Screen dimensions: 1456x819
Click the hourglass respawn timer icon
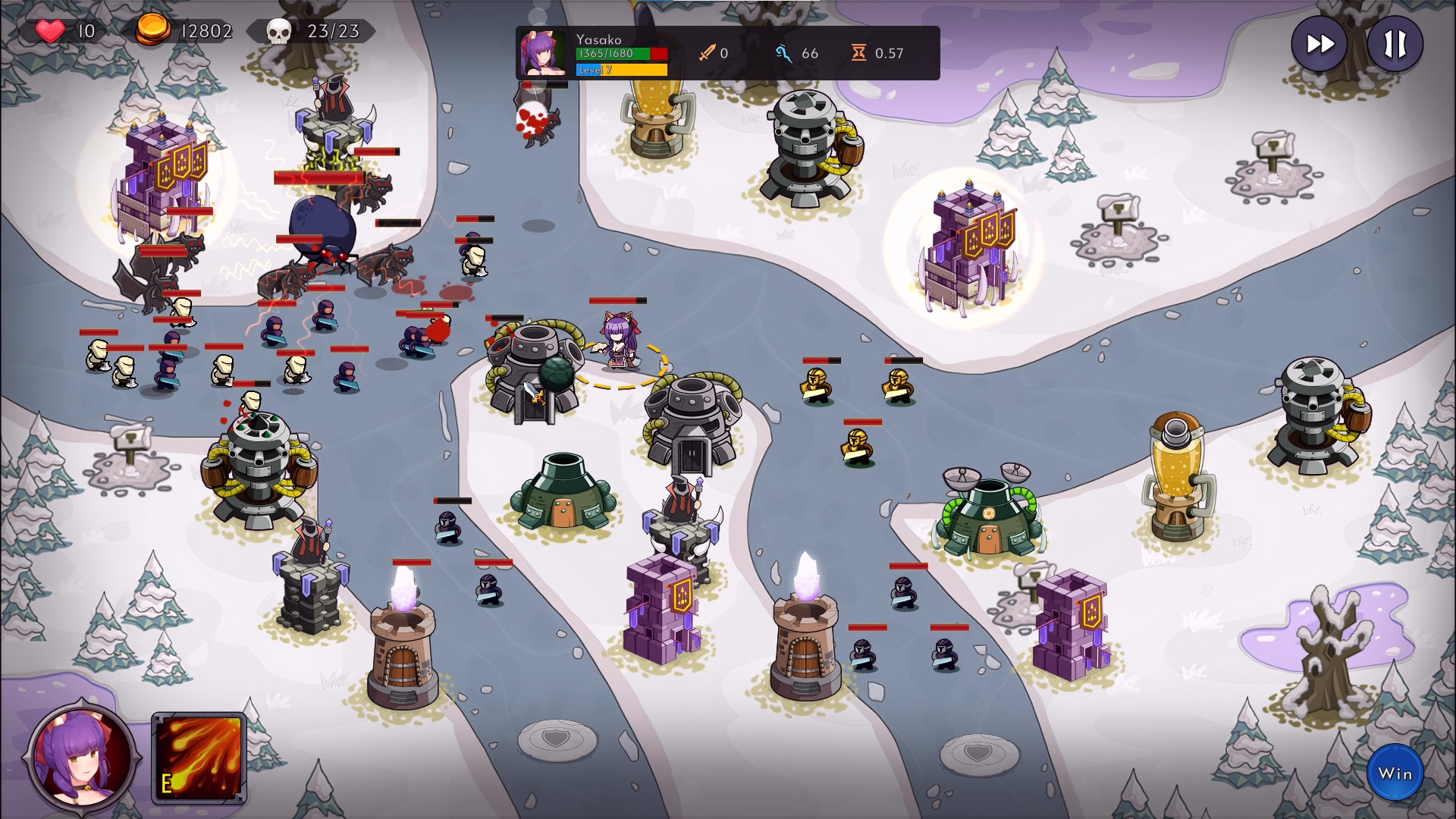coord(858,53)
